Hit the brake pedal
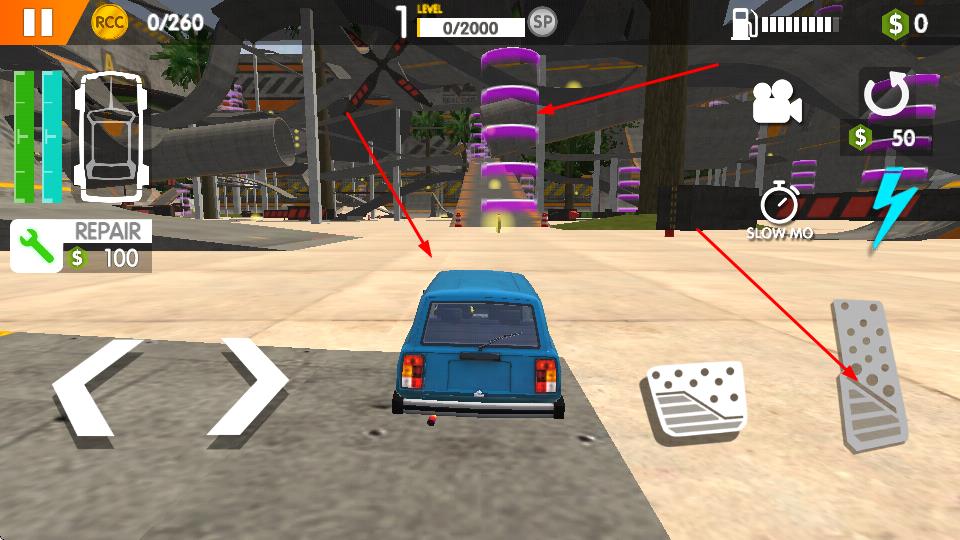The width and height of the screenshot is (960, 540). tap(695, 400)
